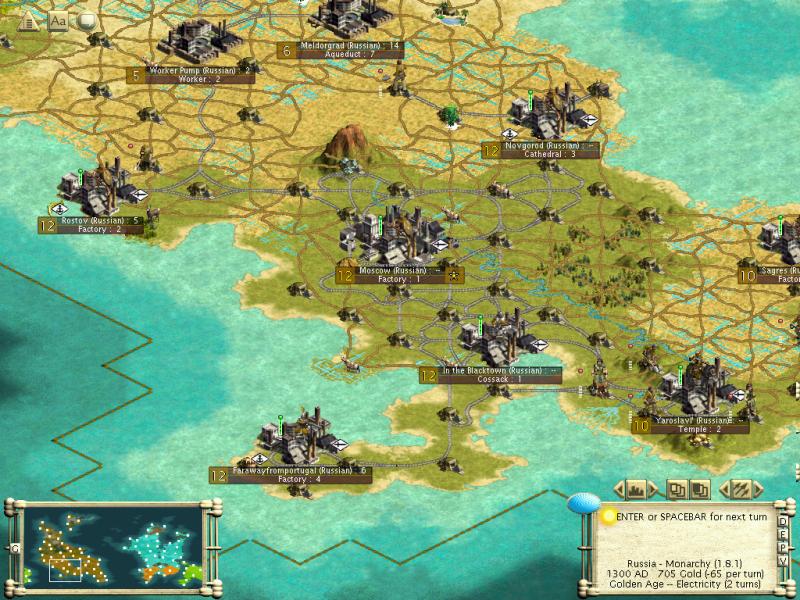Screen dimensions: 800x600
Task: Click the dark filled stacked squares button
Action: tap(700, 490)
